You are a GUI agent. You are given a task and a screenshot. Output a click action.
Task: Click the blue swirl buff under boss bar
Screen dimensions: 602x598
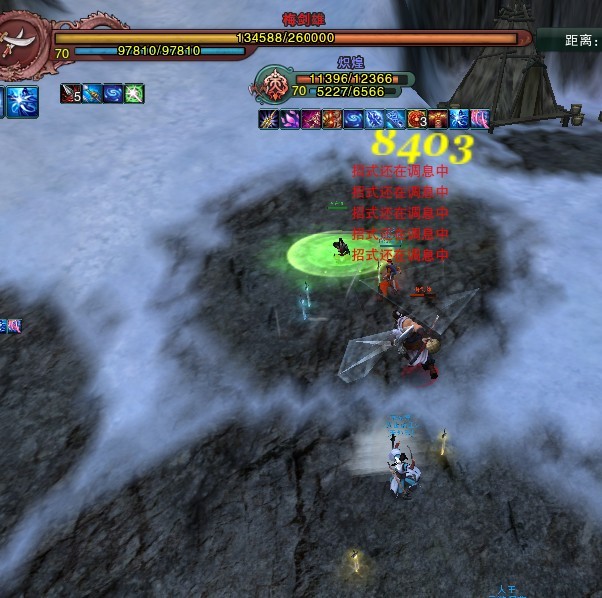(113, 94)
